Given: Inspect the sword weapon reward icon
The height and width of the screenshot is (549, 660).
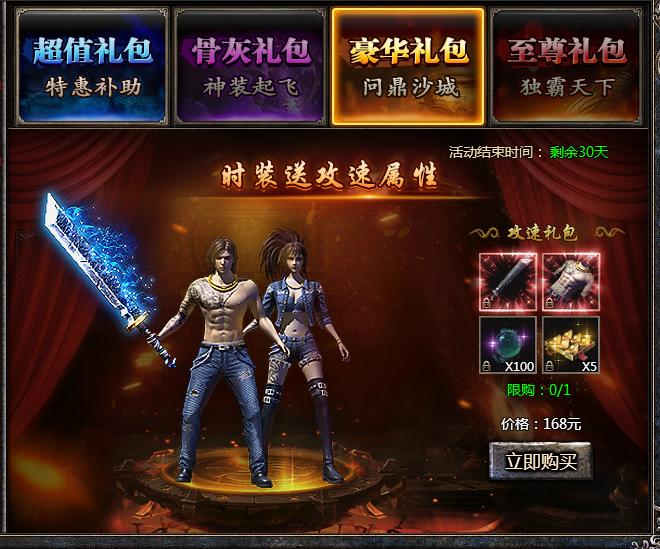Looking at the screenshot, I should 509,281.
